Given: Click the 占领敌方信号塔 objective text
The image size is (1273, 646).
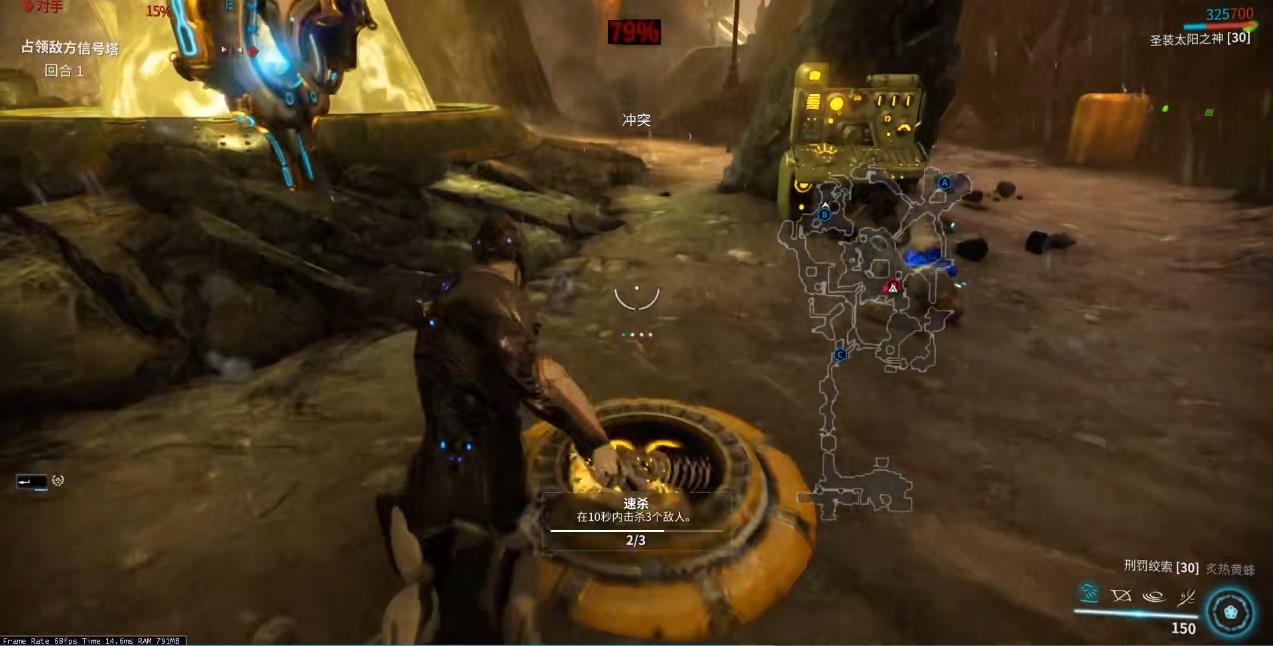Looking at the screenshot, I should point(70,47).
